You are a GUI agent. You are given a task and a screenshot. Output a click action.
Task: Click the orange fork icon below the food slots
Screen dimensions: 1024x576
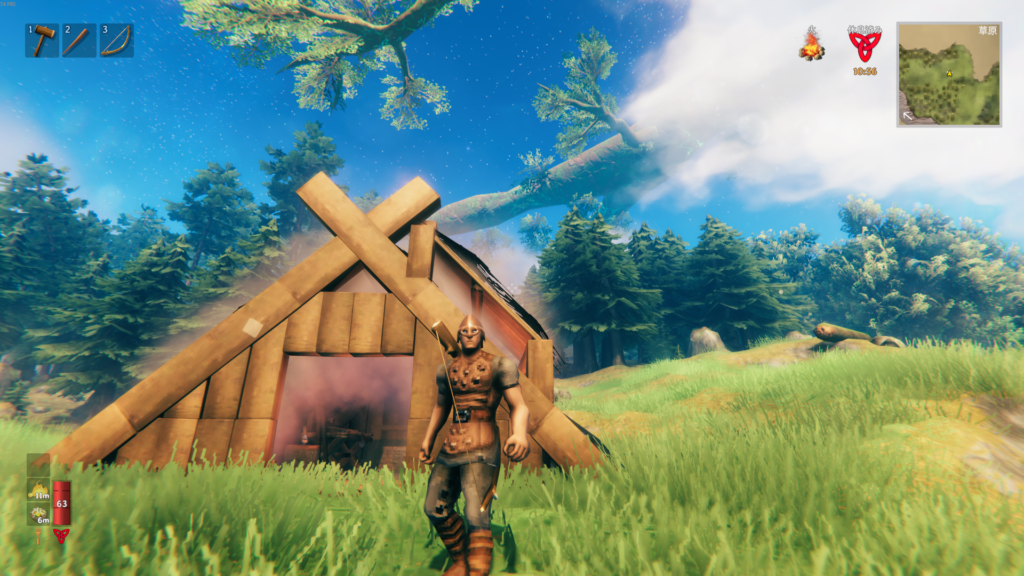39,536
